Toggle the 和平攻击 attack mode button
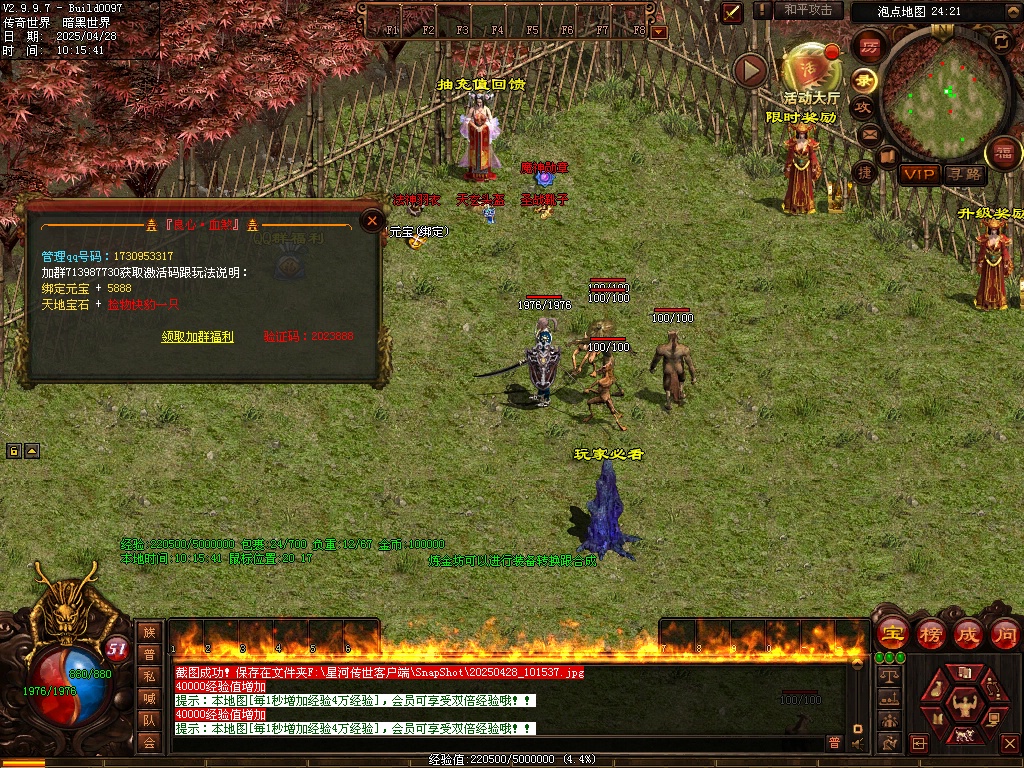Screen dimensions: 1024x768 click(x=808, y=10)
